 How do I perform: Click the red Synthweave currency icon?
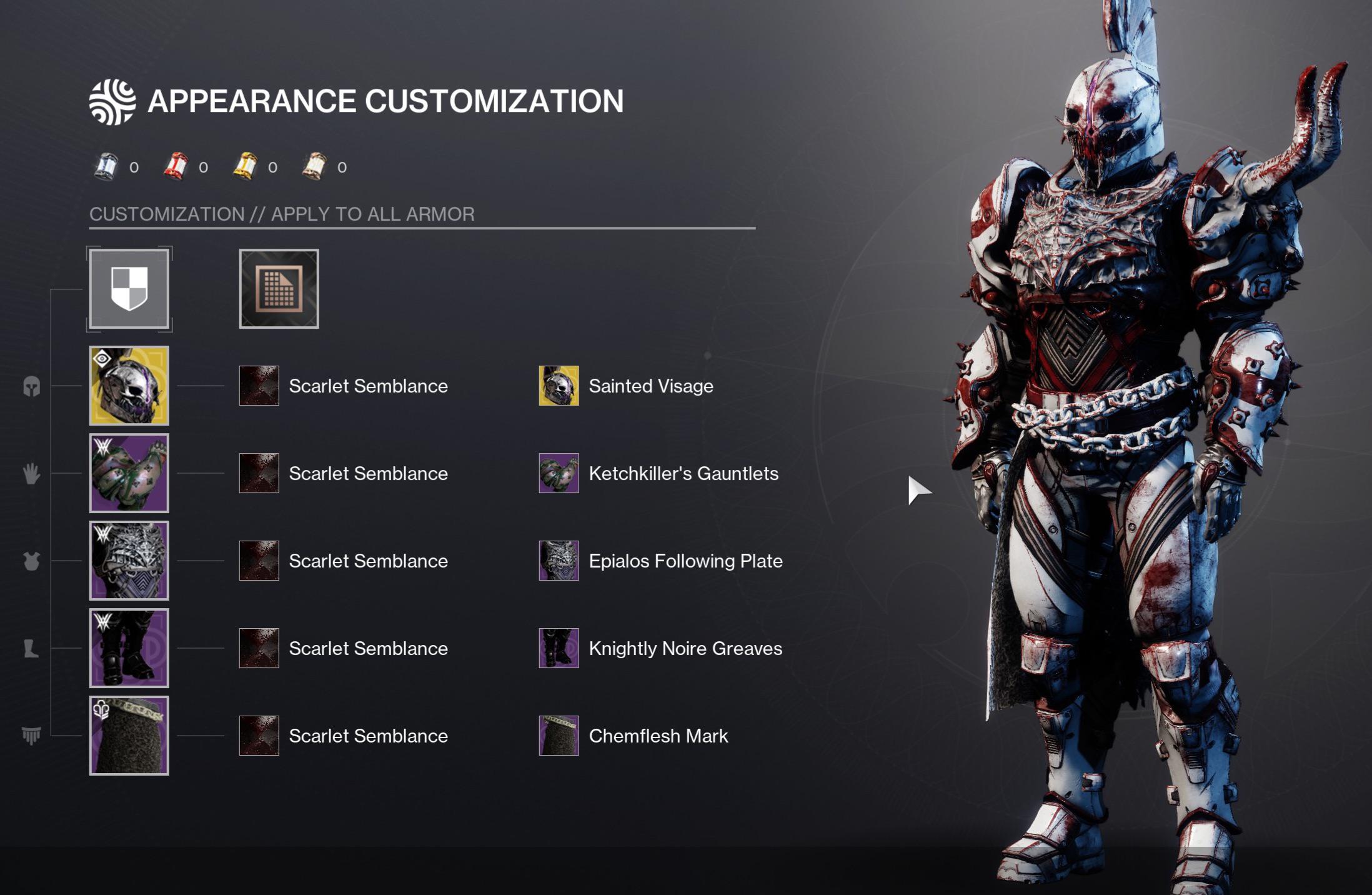click(x=177, y=166)
